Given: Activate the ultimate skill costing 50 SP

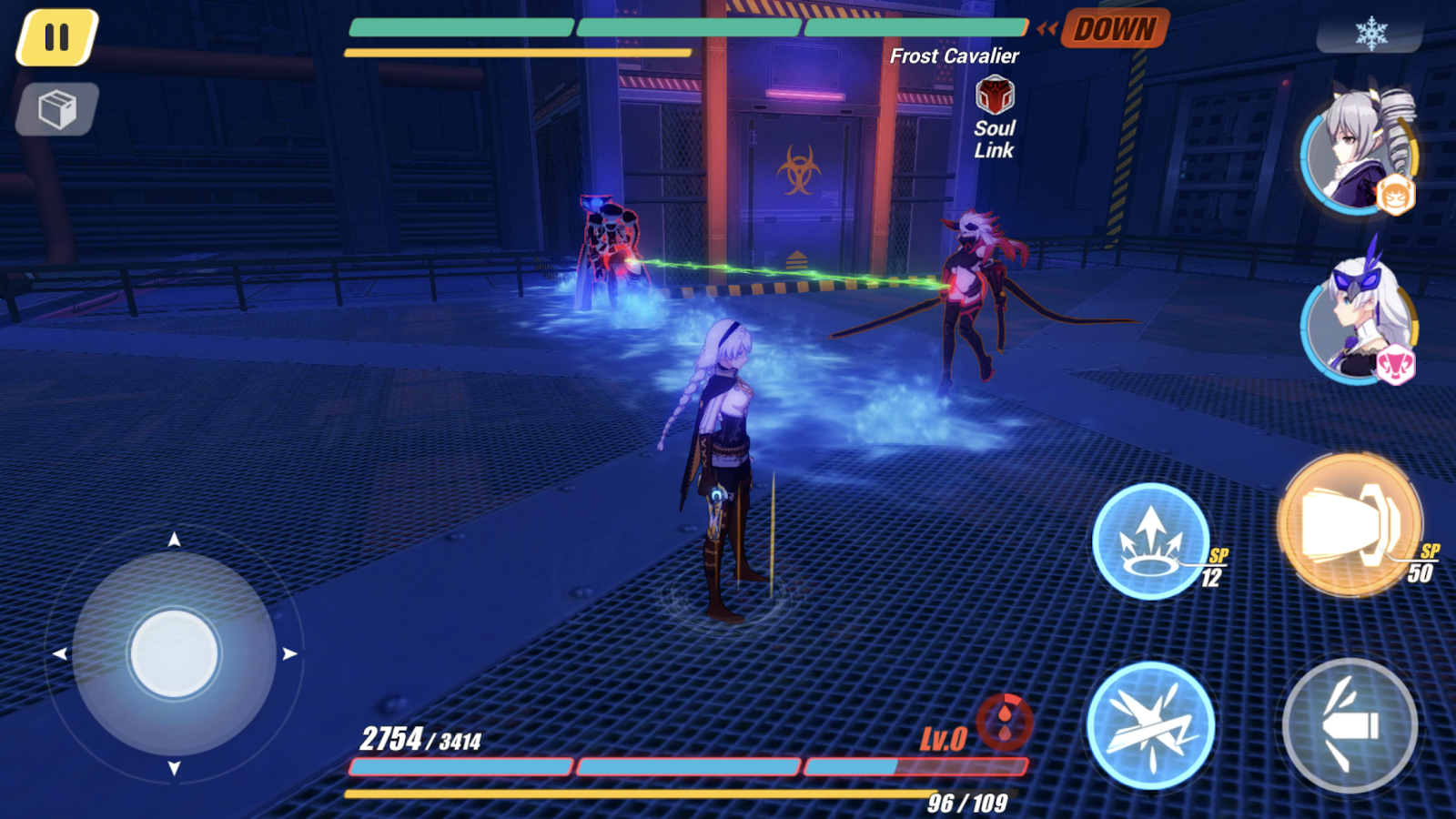Looking at the screenshot, I should click(x=1350, y=525).
